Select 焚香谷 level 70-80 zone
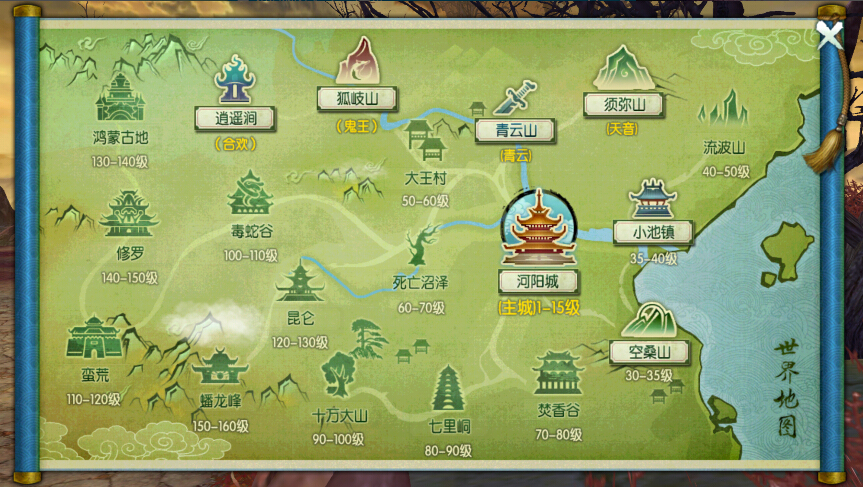Screen dimensions: 863x487 point(558,408)
